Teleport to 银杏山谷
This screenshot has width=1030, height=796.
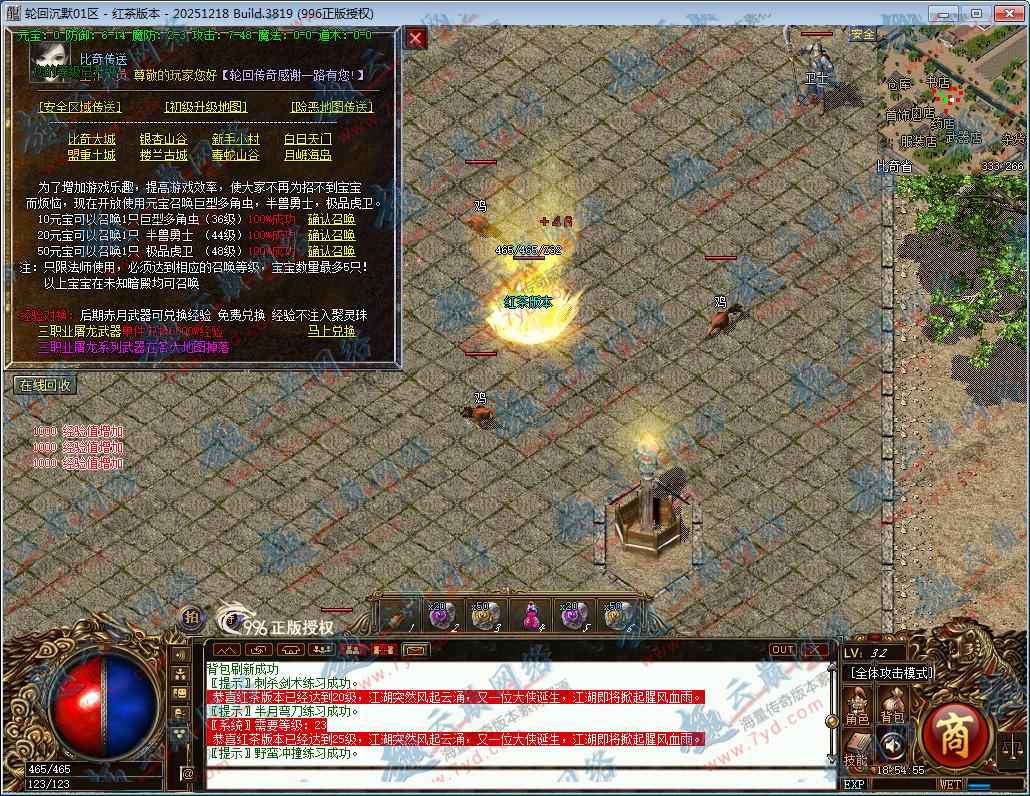163,140
